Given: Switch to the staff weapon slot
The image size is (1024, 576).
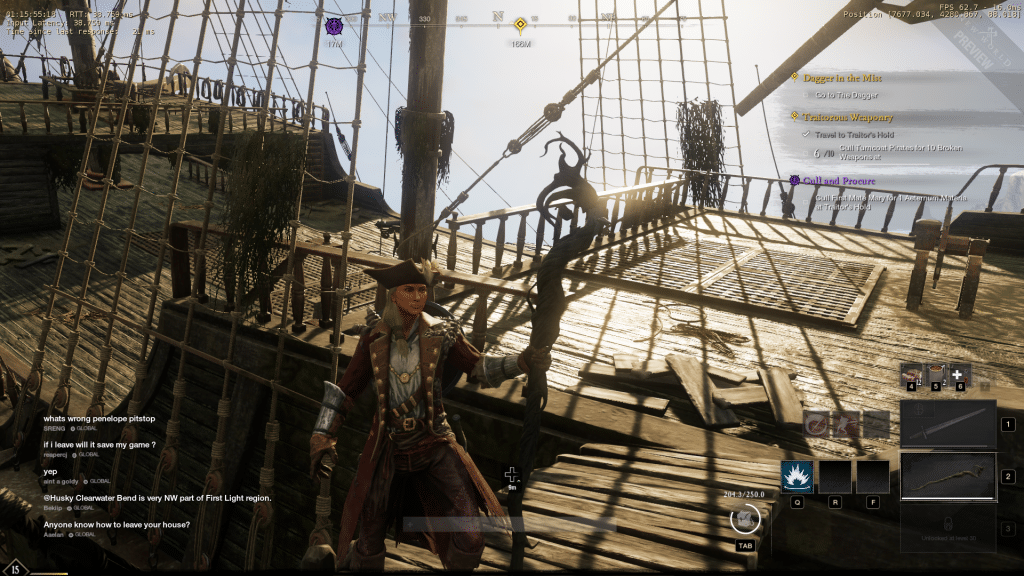Looking at the screenshot, I should tap(947, 476).
